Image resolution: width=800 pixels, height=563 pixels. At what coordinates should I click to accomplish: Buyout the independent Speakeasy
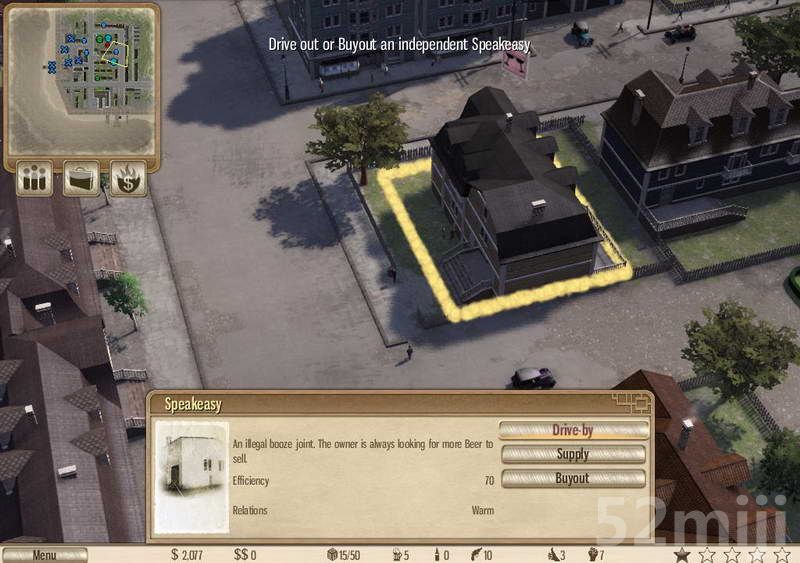click(x=573, y=478)
